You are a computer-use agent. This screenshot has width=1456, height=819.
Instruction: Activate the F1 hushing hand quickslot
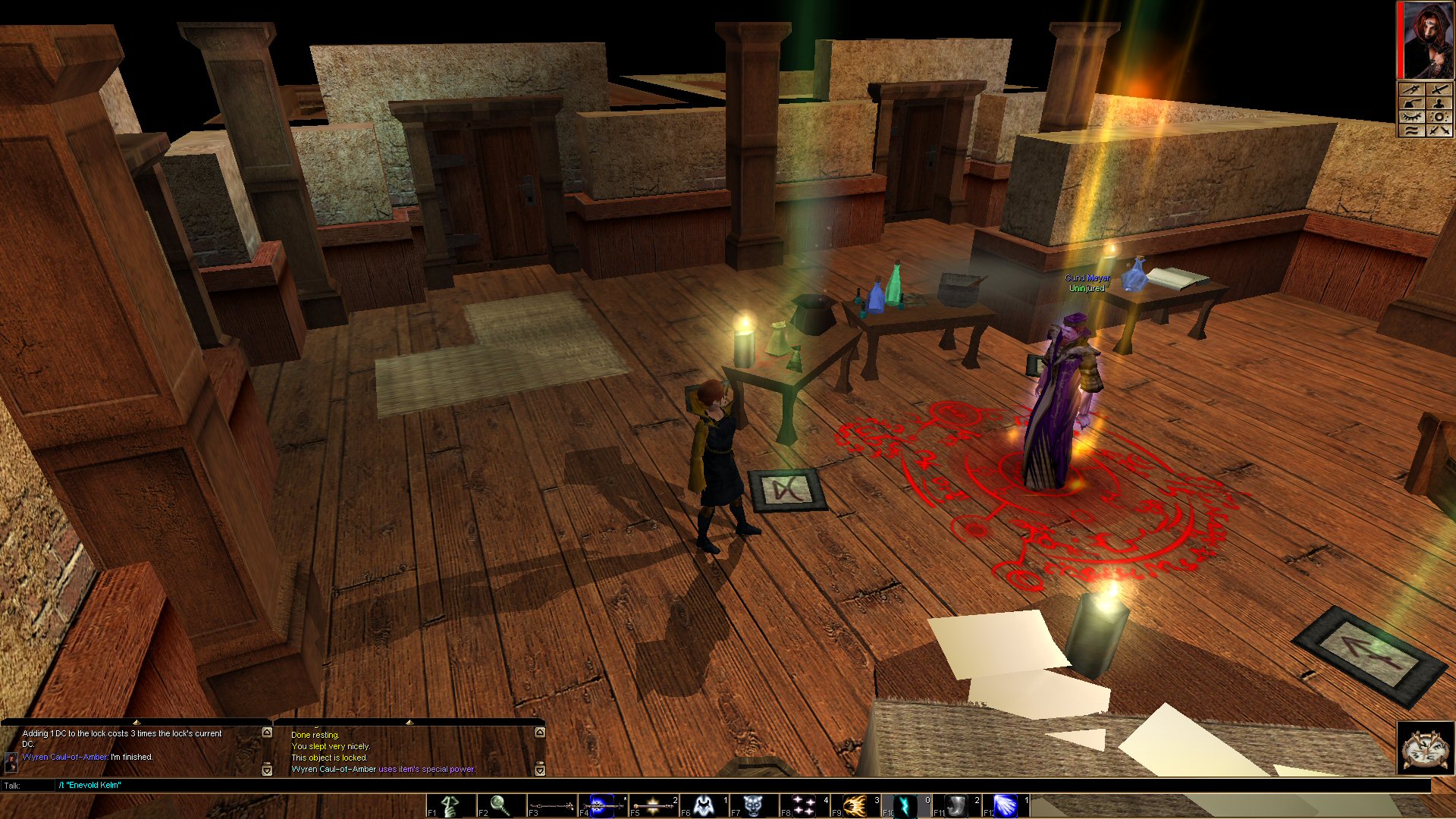(x=450, y=805)
